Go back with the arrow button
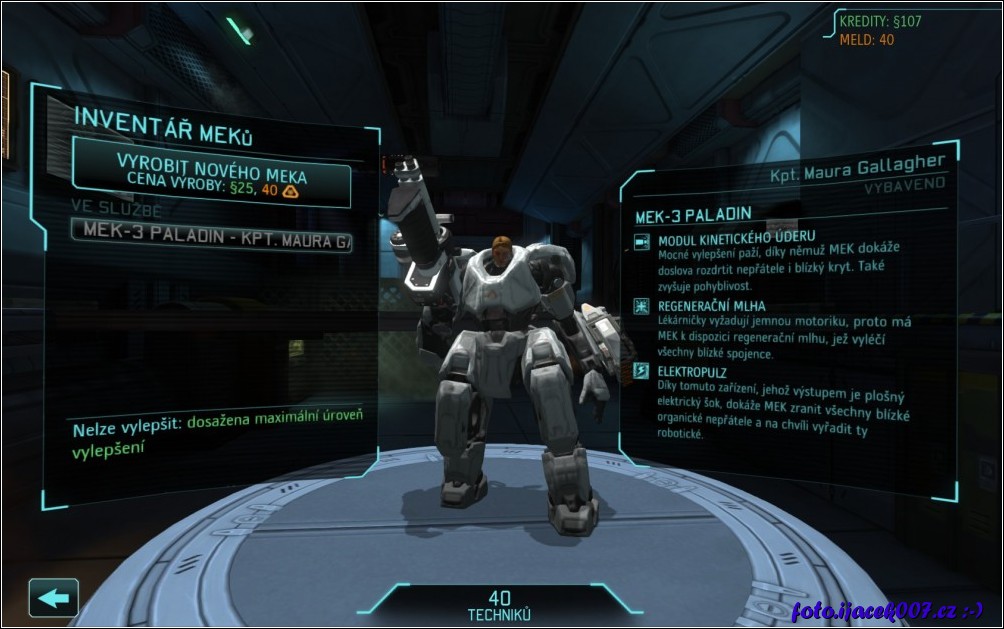This screenshot has height=629, width=1004. coord(53,597)
